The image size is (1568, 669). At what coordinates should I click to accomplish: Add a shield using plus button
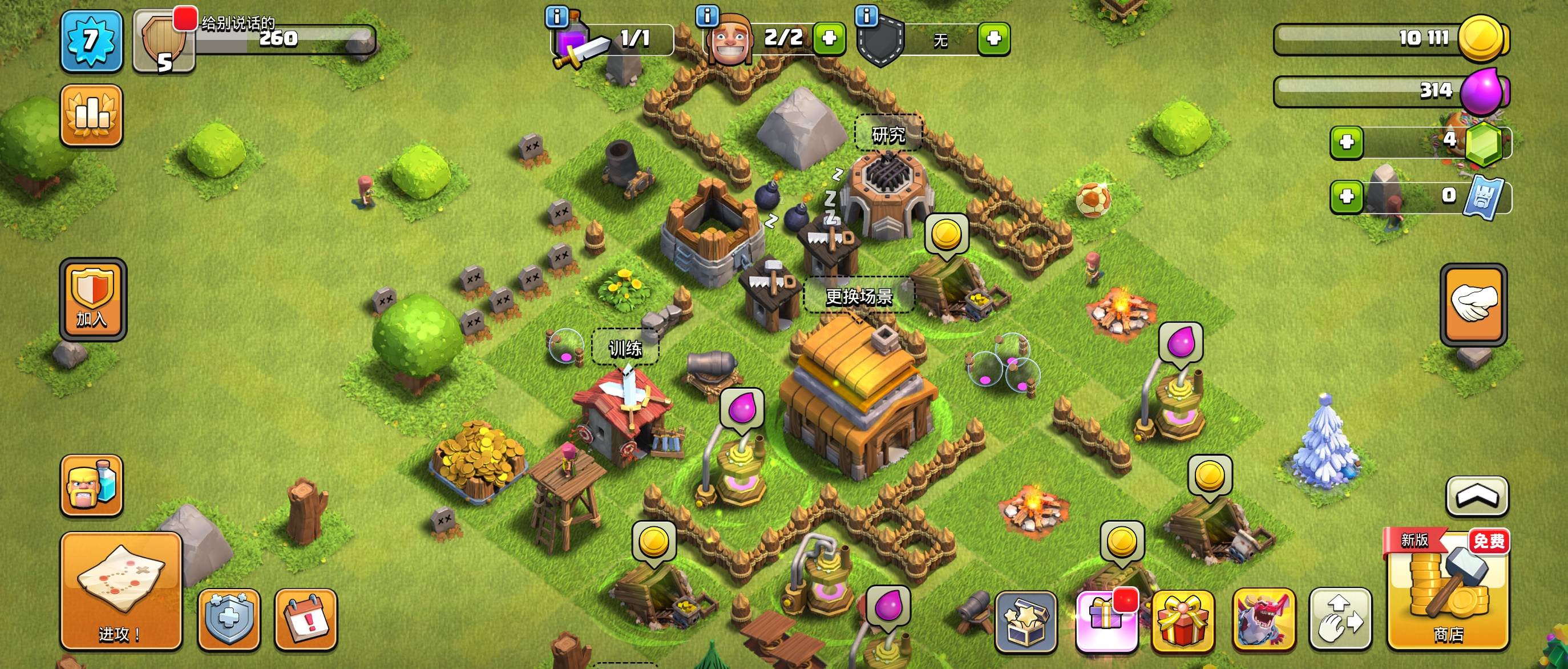(993, 38)
